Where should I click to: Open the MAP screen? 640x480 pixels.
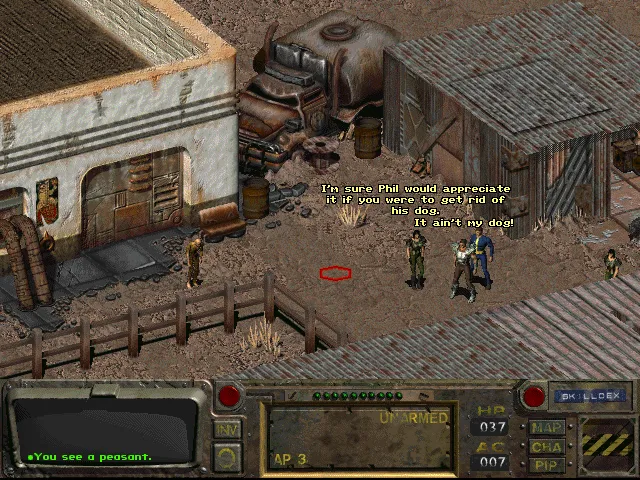[x=547, y=428]
